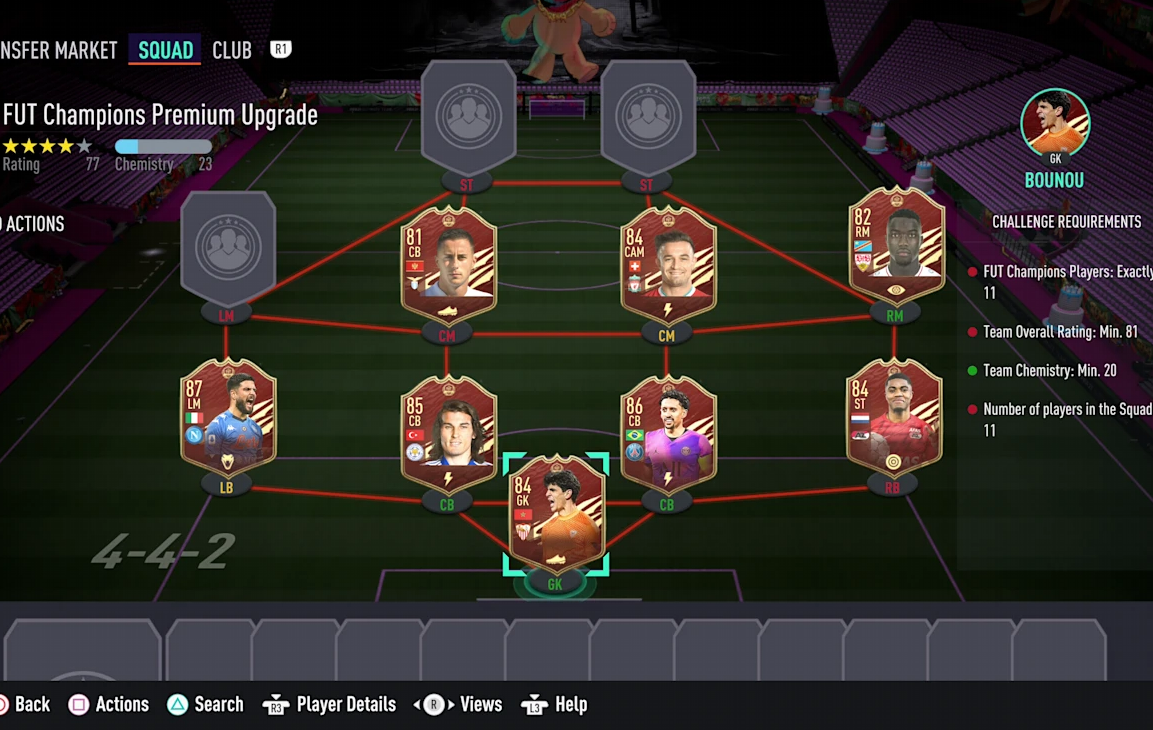Select the 84-rated ST card at right back
Screen dimensions: 1153x730
[894, 417]
